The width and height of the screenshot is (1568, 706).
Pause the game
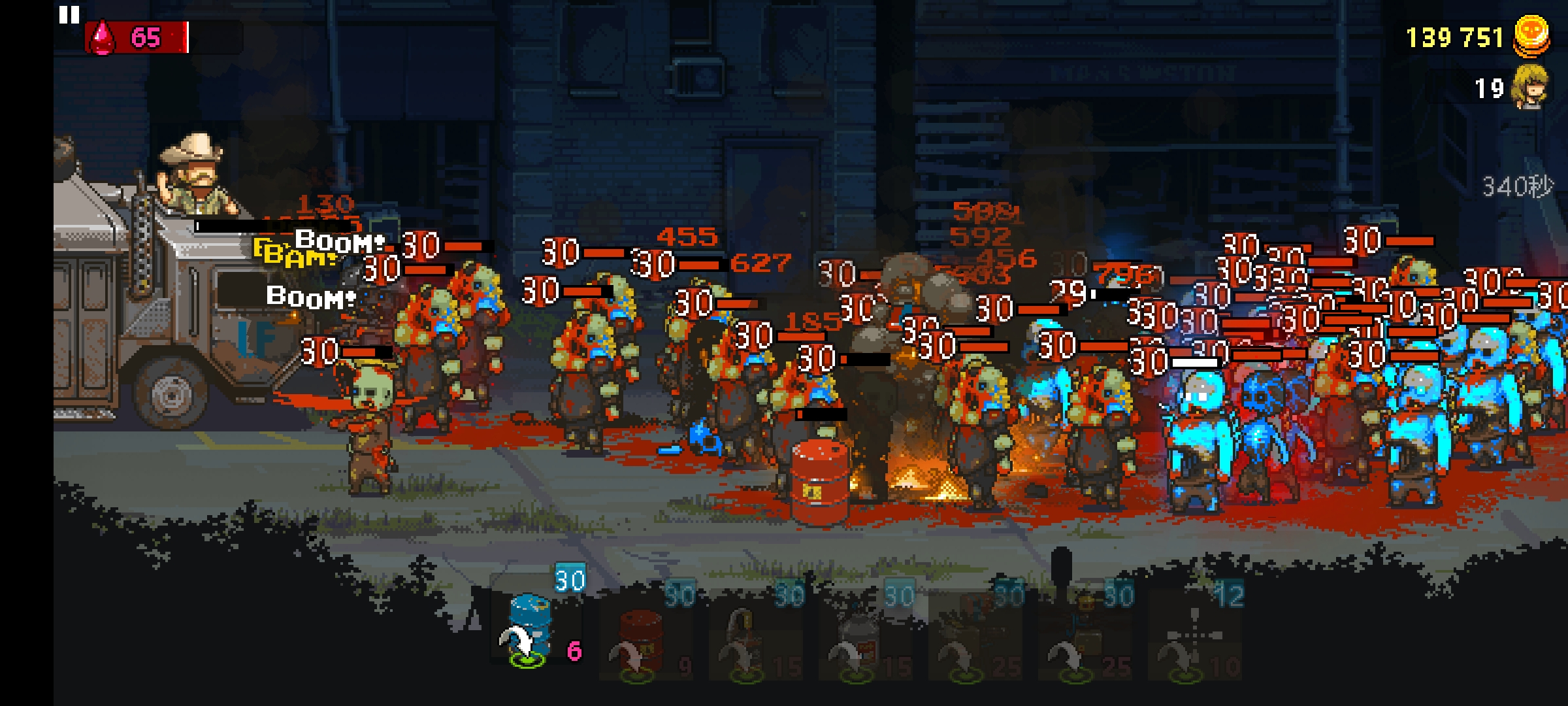click(69, 14)
